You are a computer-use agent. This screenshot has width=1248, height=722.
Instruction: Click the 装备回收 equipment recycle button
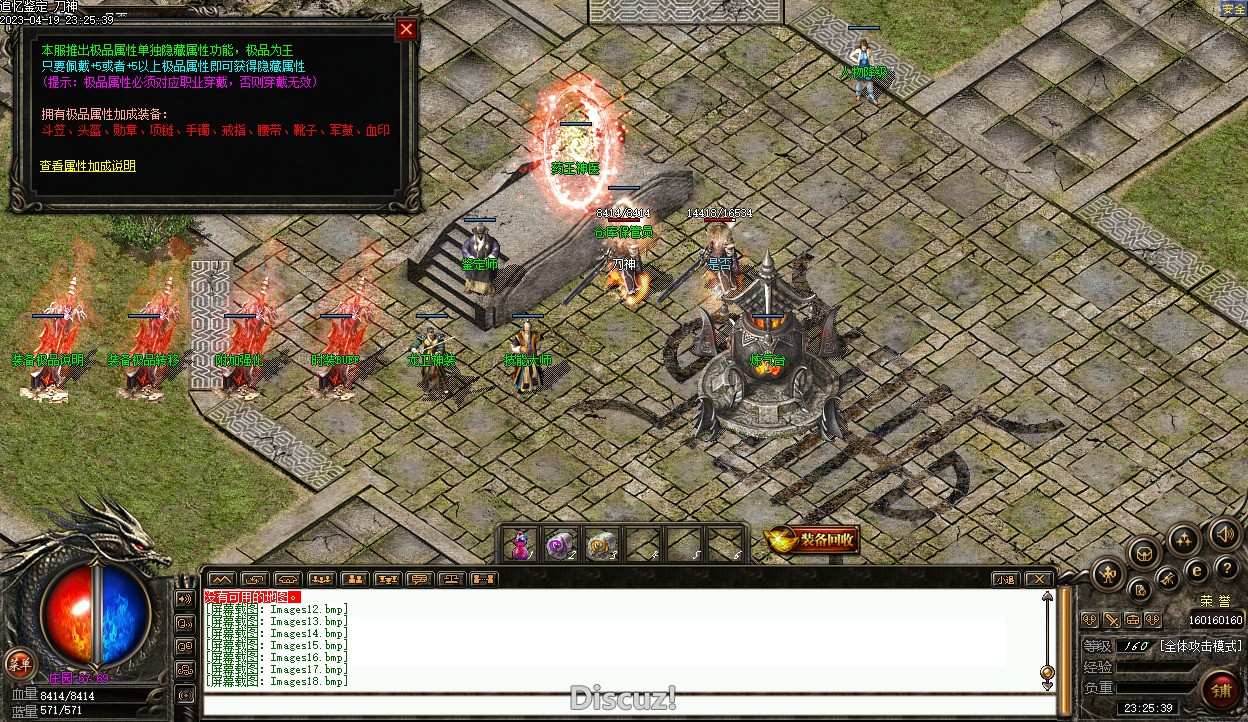pos(813,541)
